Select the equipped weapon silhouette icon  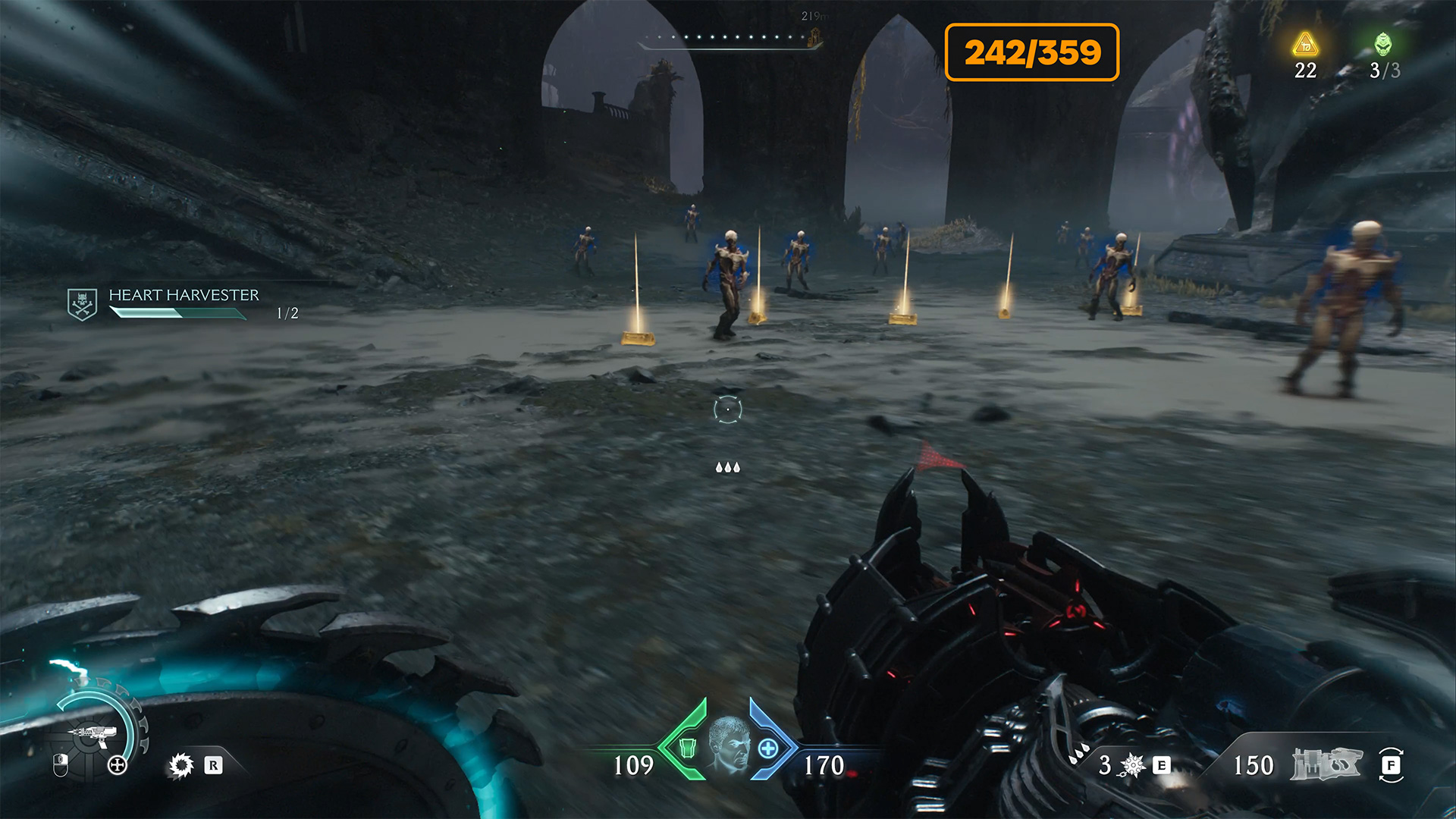coord(1326,764)
